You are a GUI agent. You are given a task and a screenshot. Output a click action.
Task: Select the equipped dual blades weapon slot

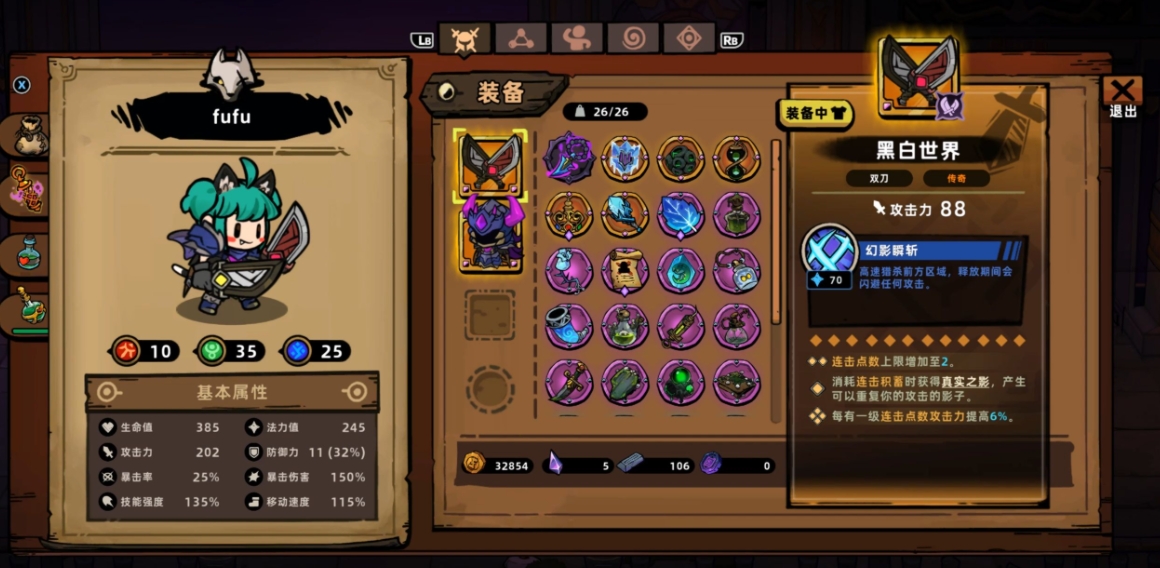point(491,162)
